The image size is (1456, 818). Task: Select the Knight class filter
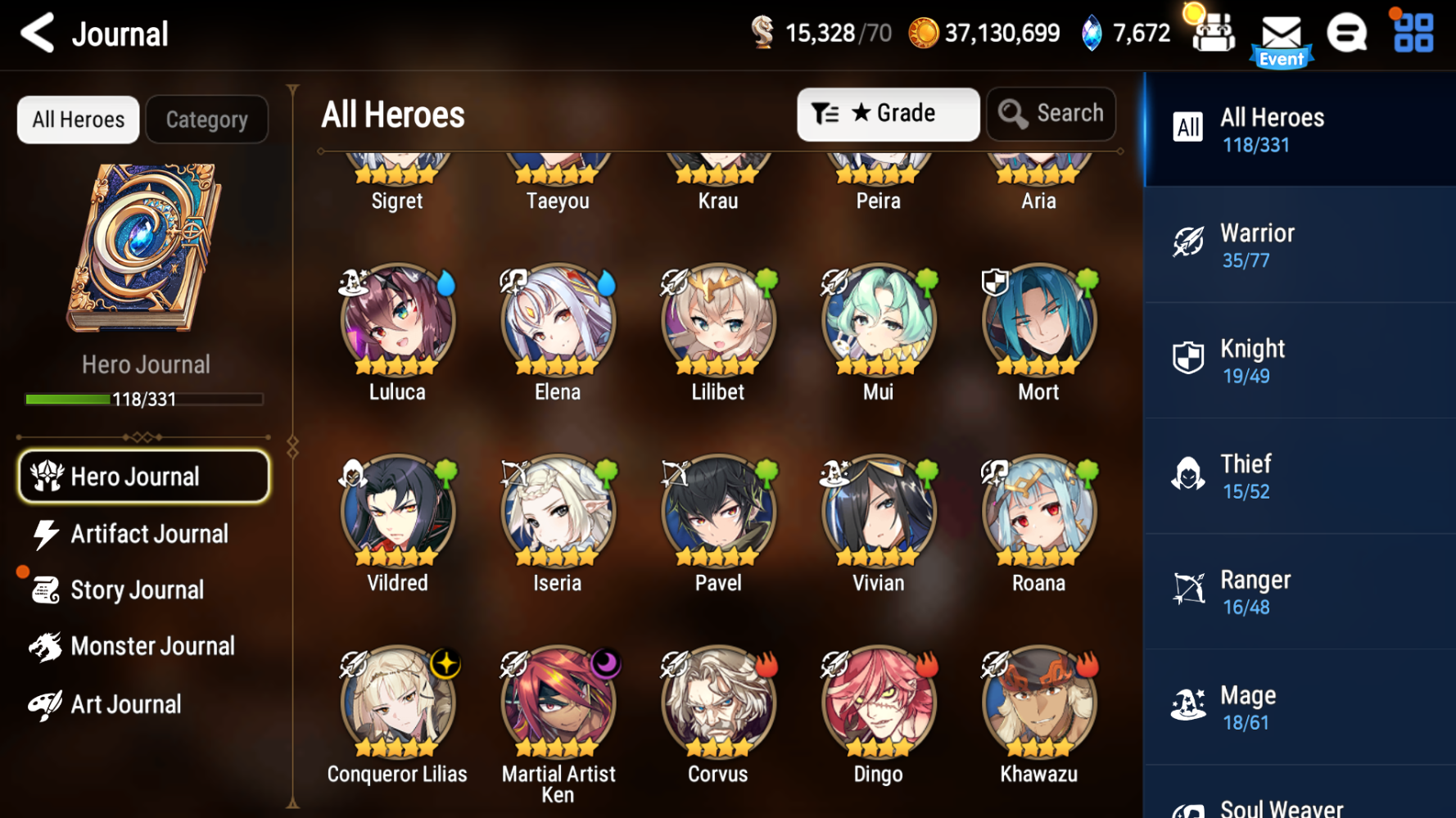tap(1300, 360)
